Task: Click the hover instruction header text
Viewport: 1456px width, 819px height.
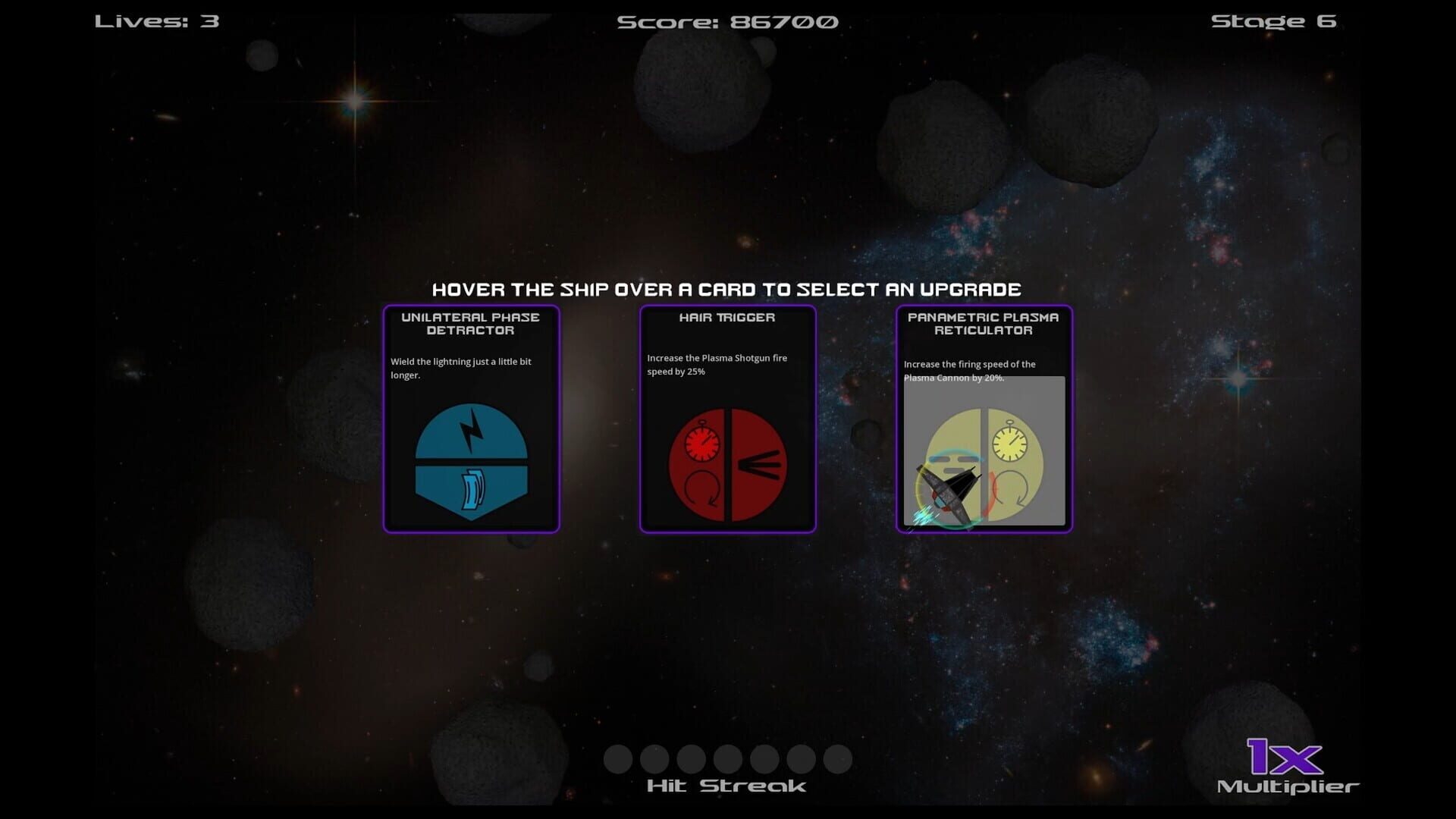Action: click(728, 289)
